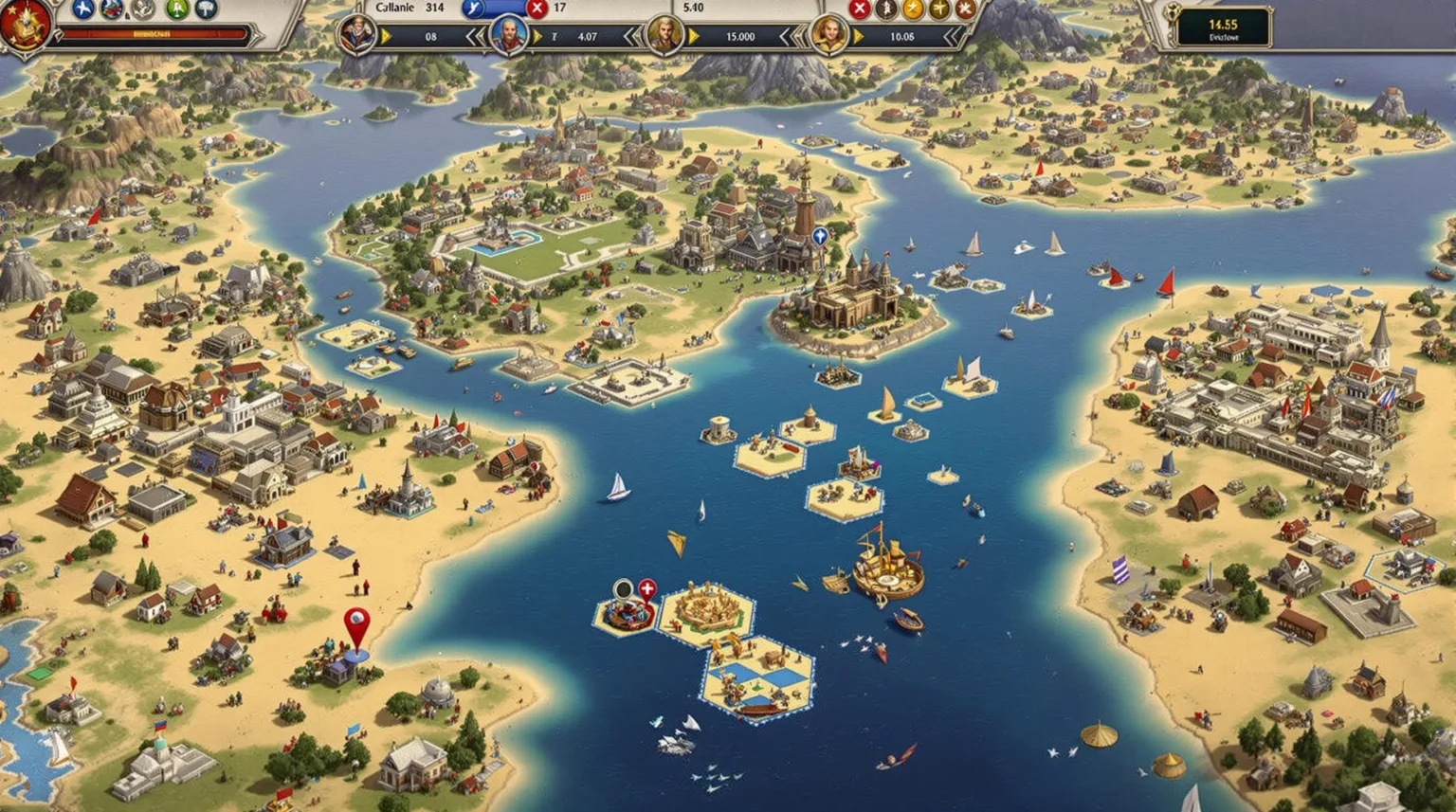Click the magnifier icon on the hex island

[x=623, y=589]
